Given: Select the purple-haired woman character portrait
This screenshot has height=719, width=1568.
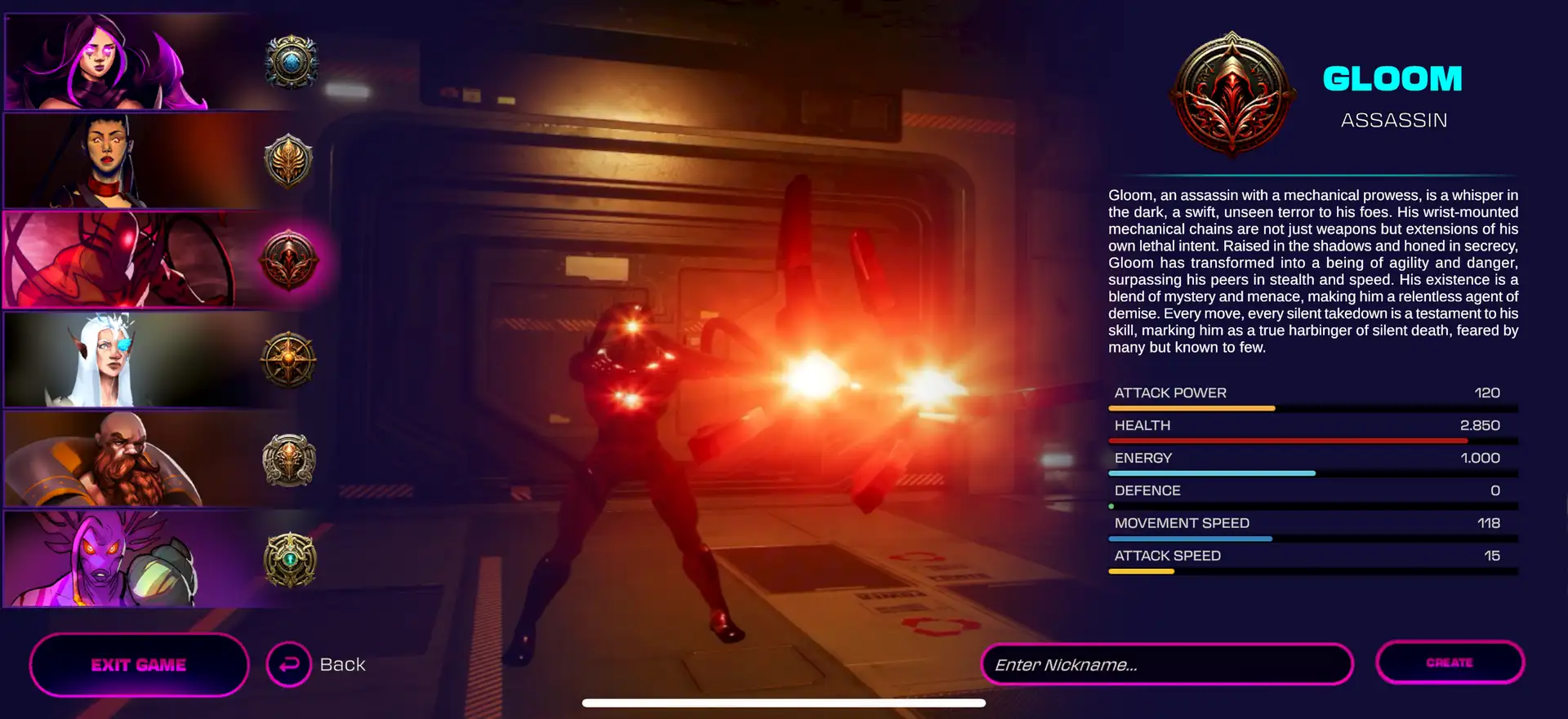Looking at the screenshot, I should [x=147, y=62].
